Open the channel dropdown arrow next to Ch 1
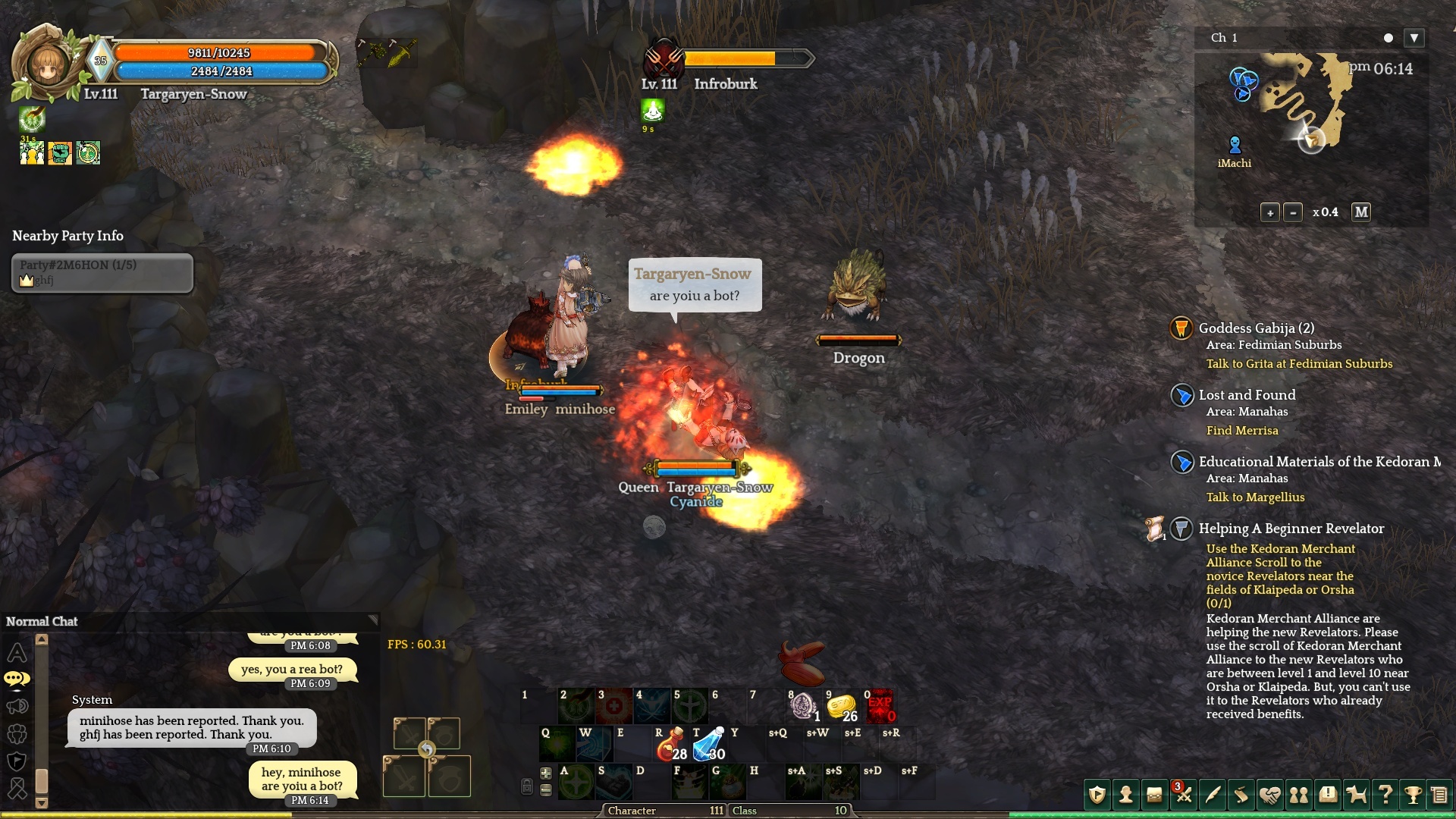This screenshot has height=819, width=1456. 1414,38
